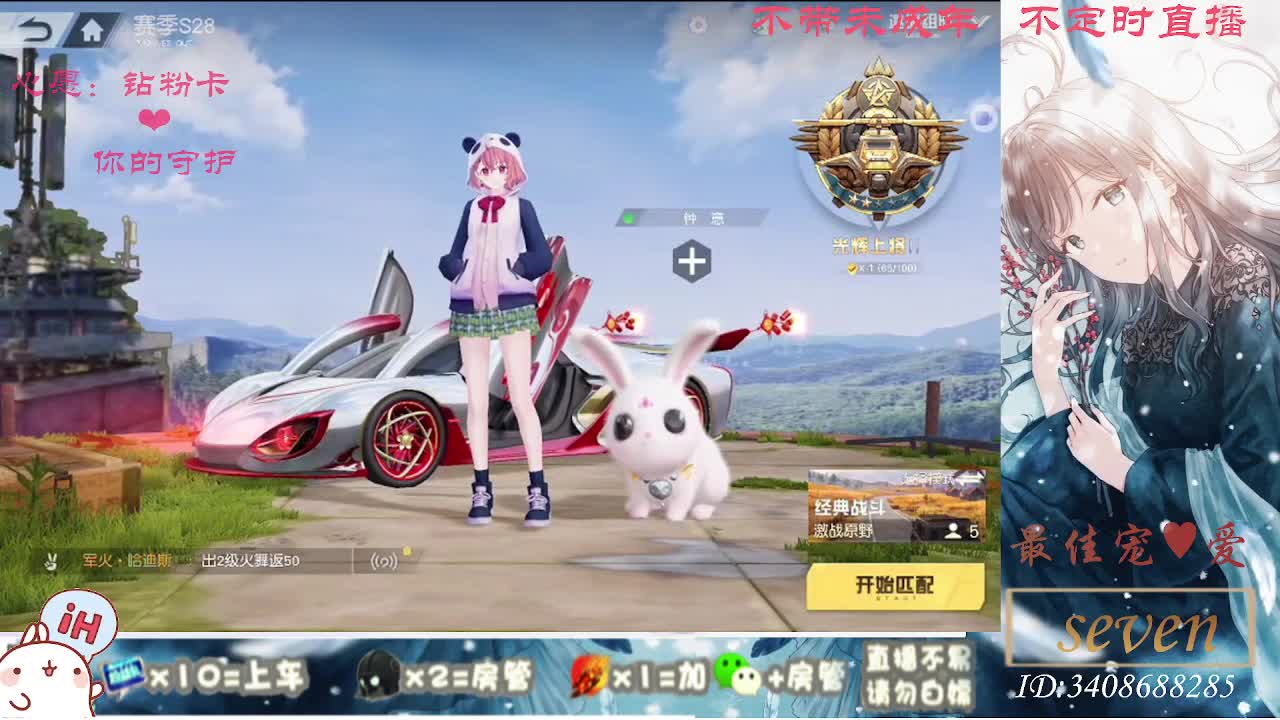Select the 赛季S28 season label
Image resolution: width=1280 pixels, height=720 pixels.
pyautogui.click(x=177, y=24)
